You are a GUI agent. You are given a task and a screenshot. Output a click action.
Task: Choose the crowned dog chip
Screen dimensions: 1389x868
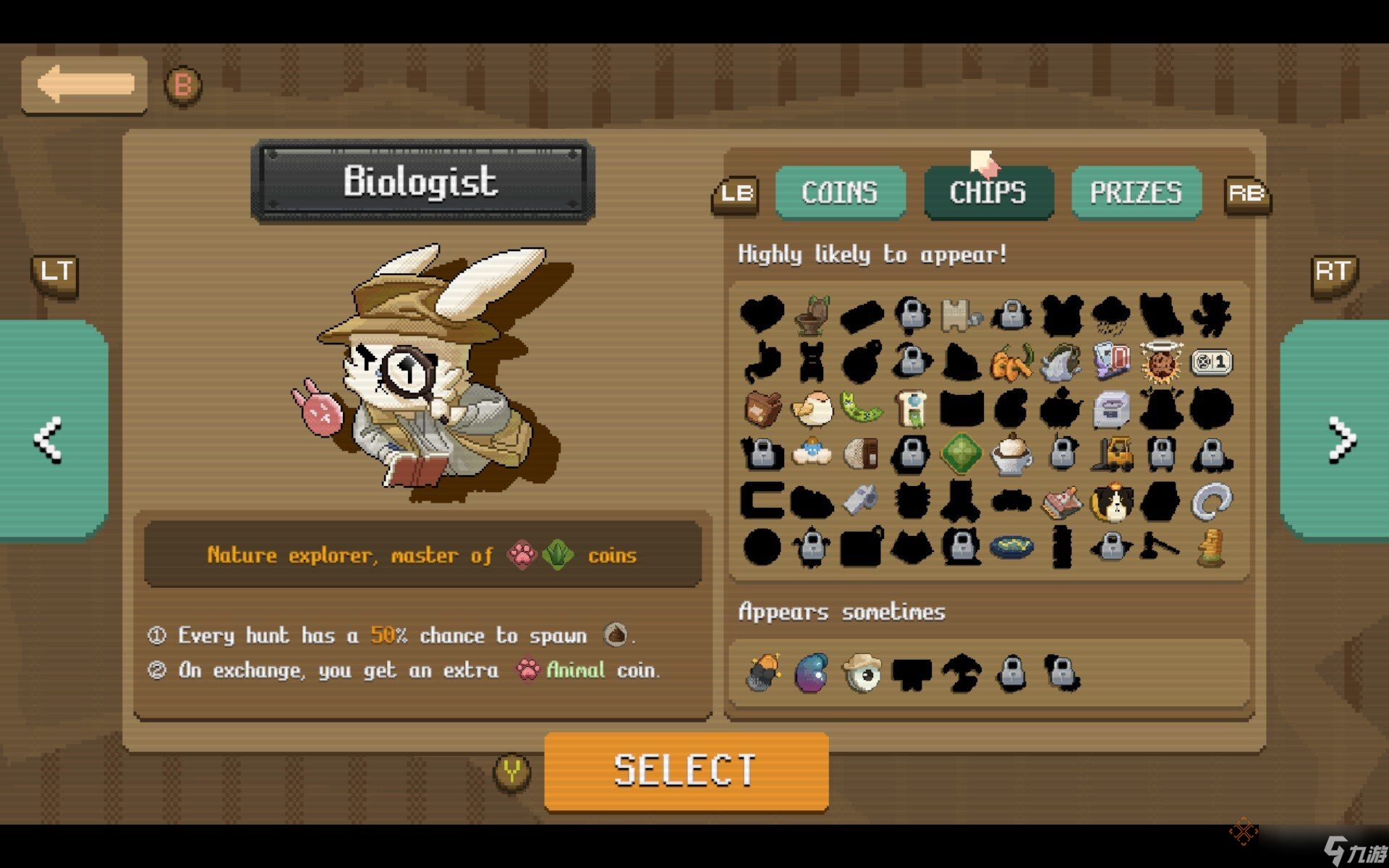1112,501
